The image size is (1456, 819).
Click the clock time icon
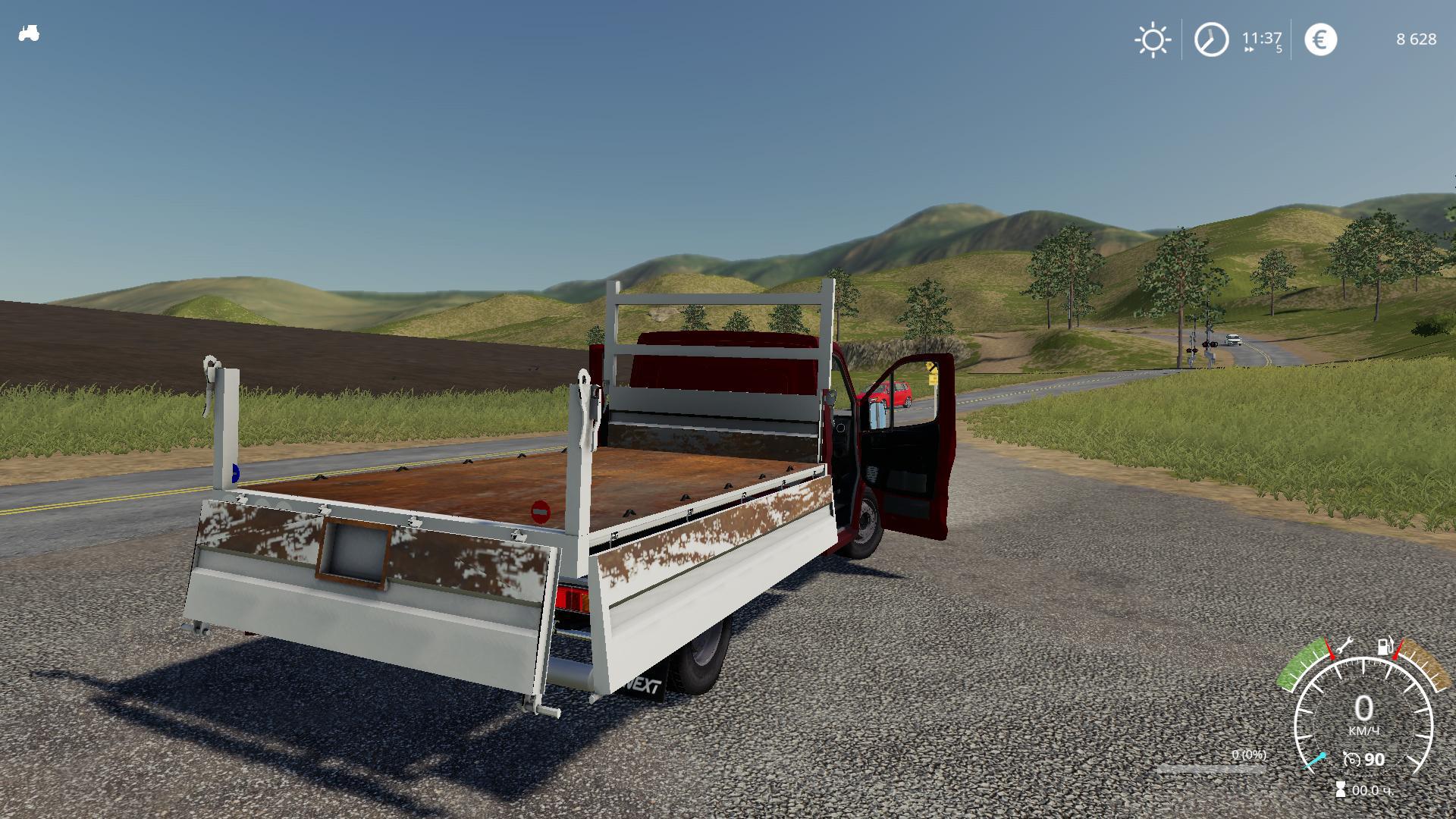(1211, 39)
